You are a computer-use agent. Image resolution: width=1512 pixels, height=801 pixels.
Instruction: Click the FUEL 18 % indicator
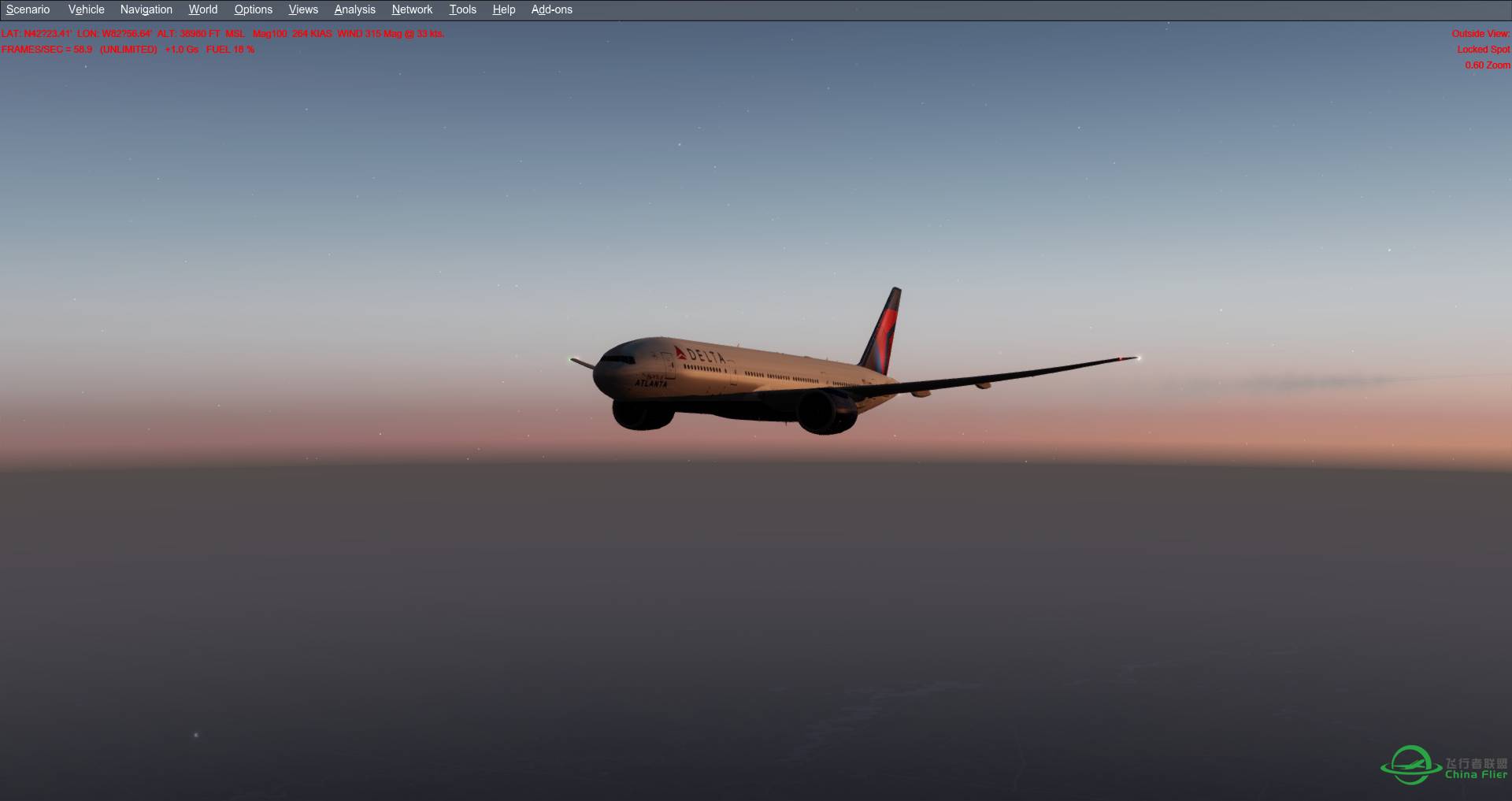tap(231, 49)
